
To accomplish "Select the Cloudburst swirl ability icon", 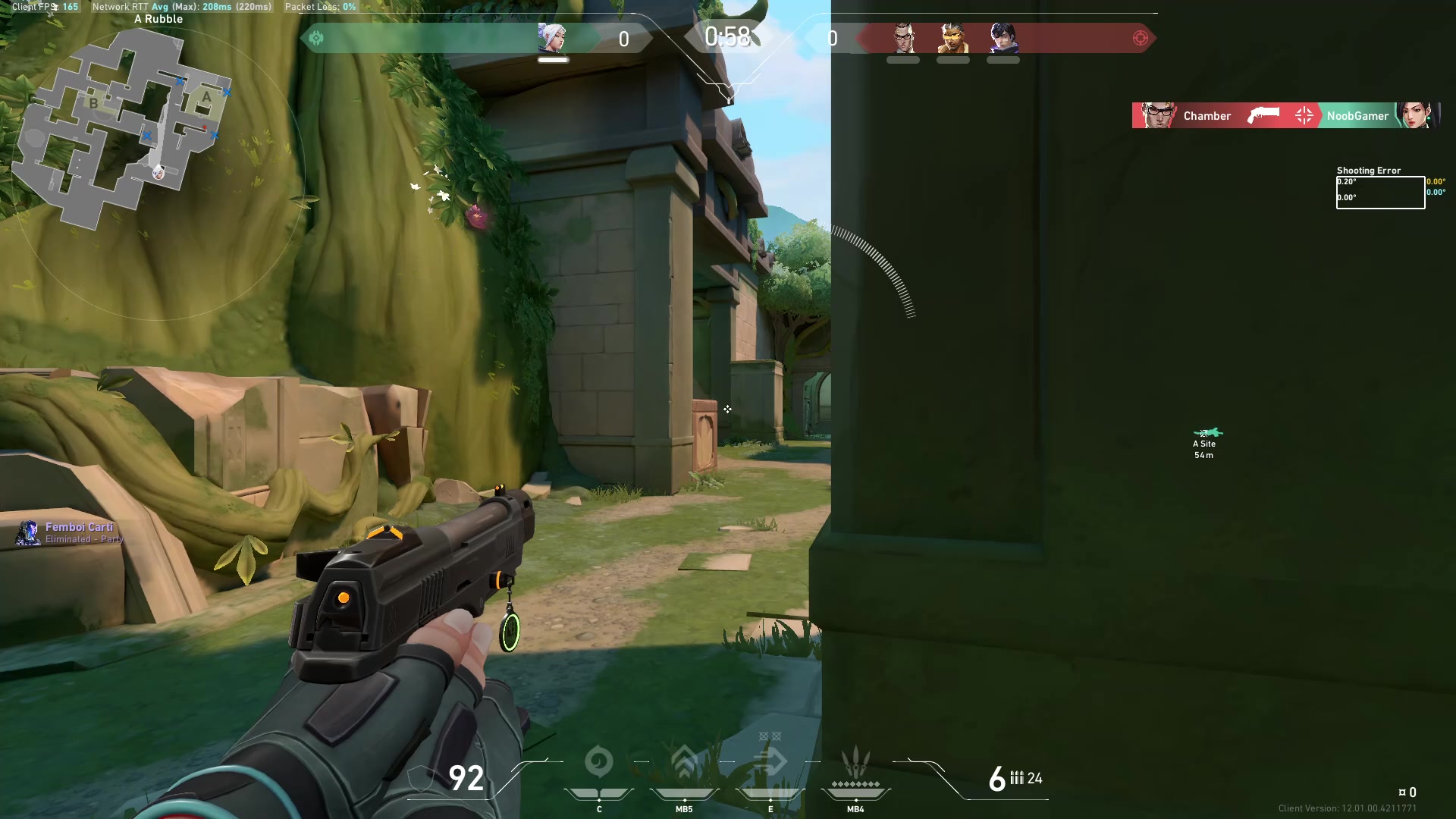I will pos(598,761).
